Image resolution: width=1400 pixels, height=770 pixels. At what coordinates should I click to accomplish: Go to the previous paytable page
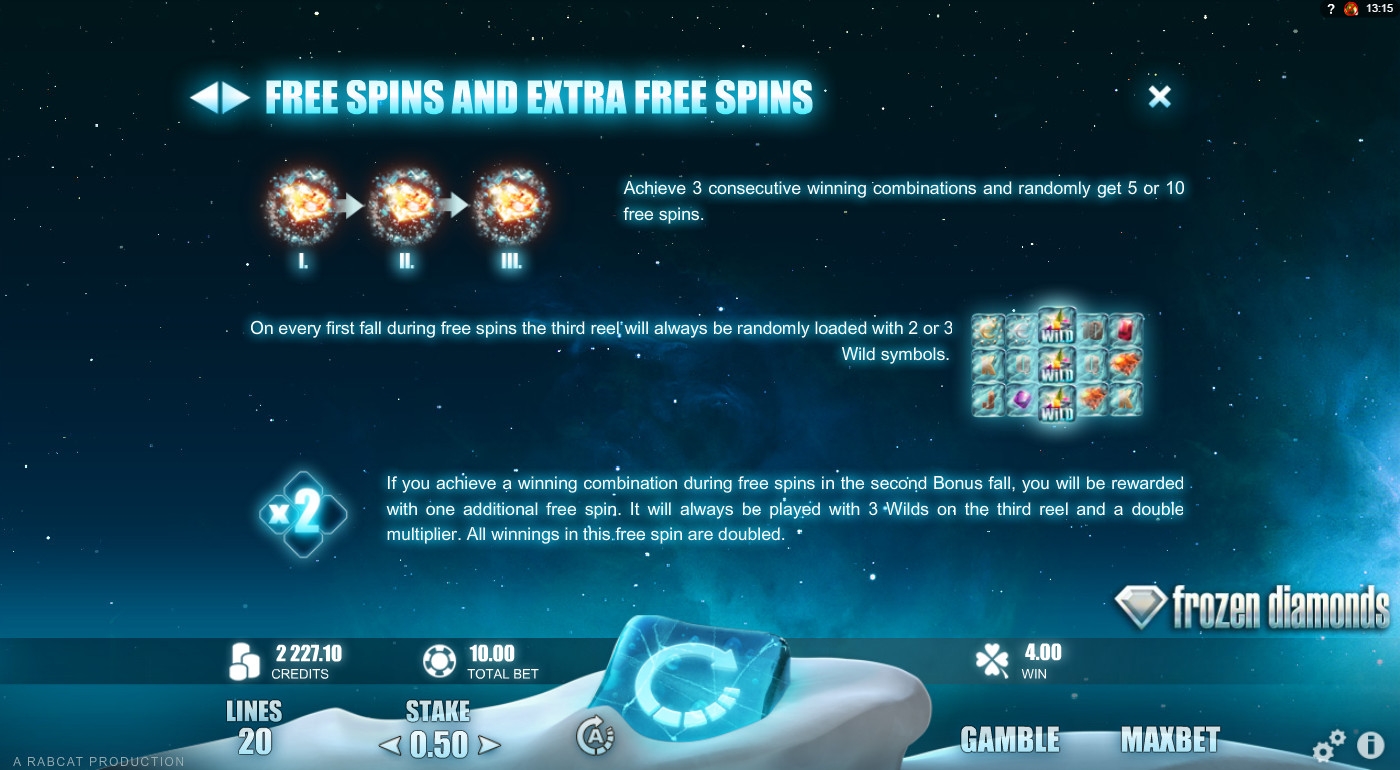[204, 97]
